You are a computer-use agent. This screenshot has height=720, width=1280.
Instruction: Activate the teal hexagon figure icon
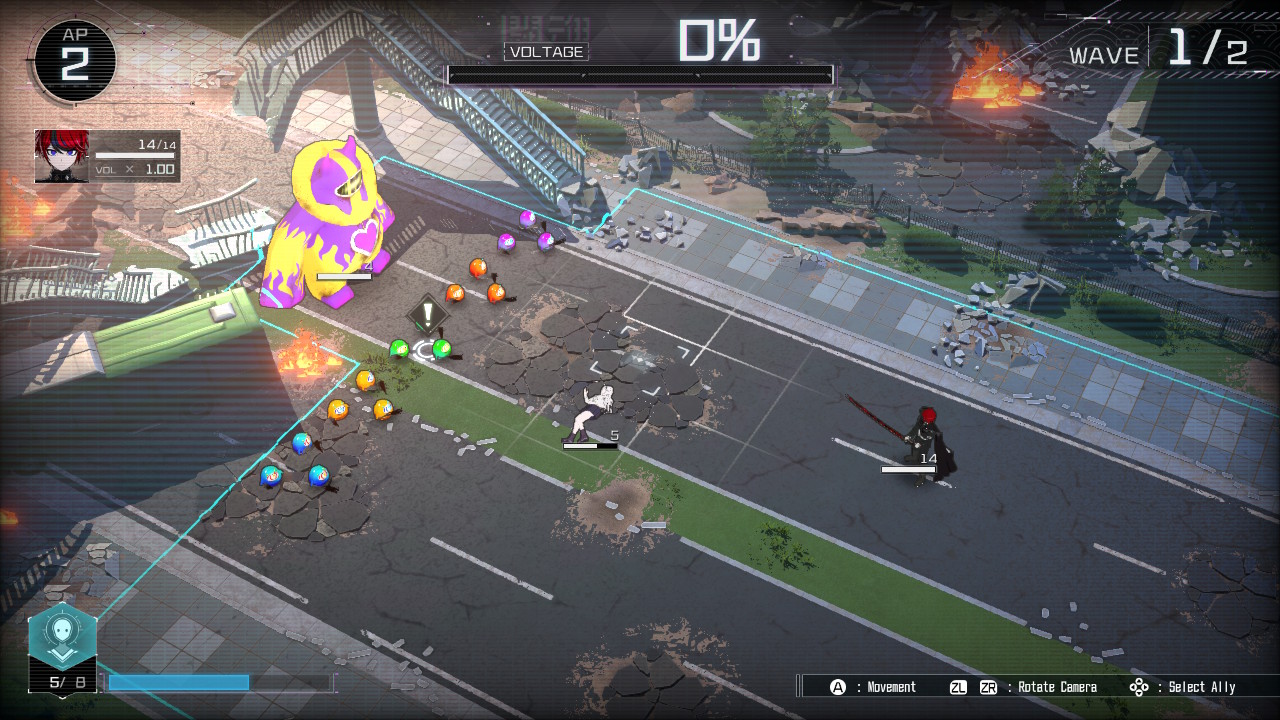(x=62, y=638)
